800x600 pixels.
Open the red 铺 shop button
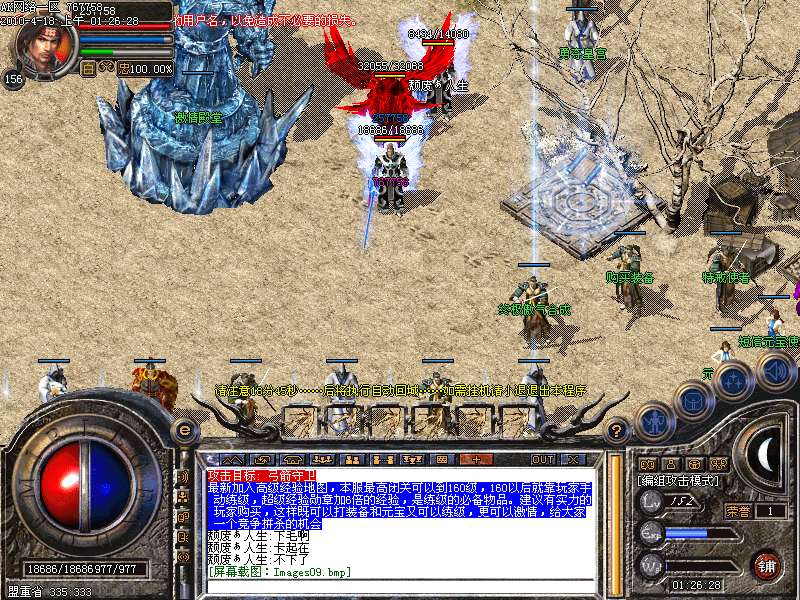(767, 565)
